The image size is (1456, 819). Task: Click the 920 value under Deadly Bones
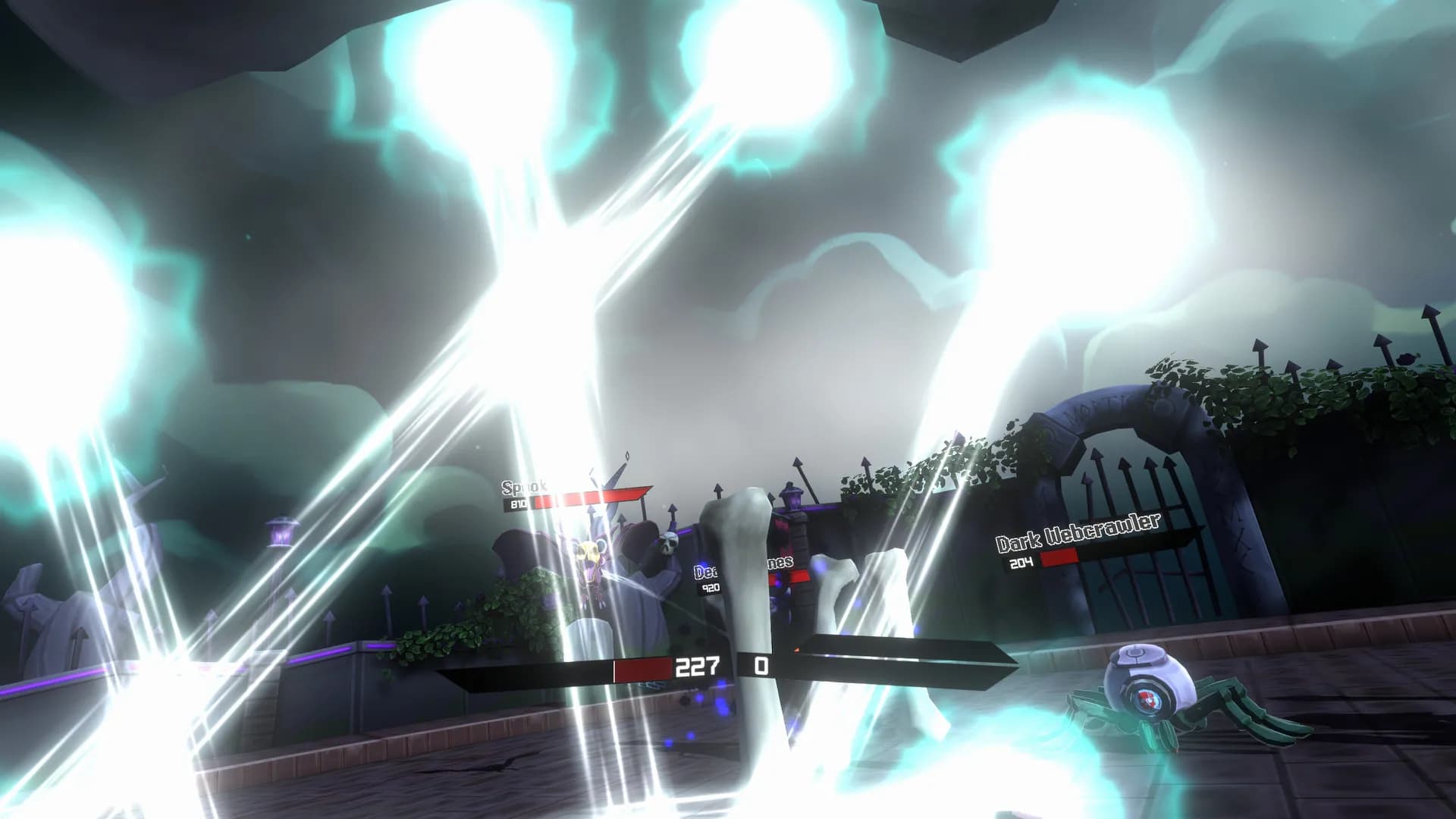[711, 587]
